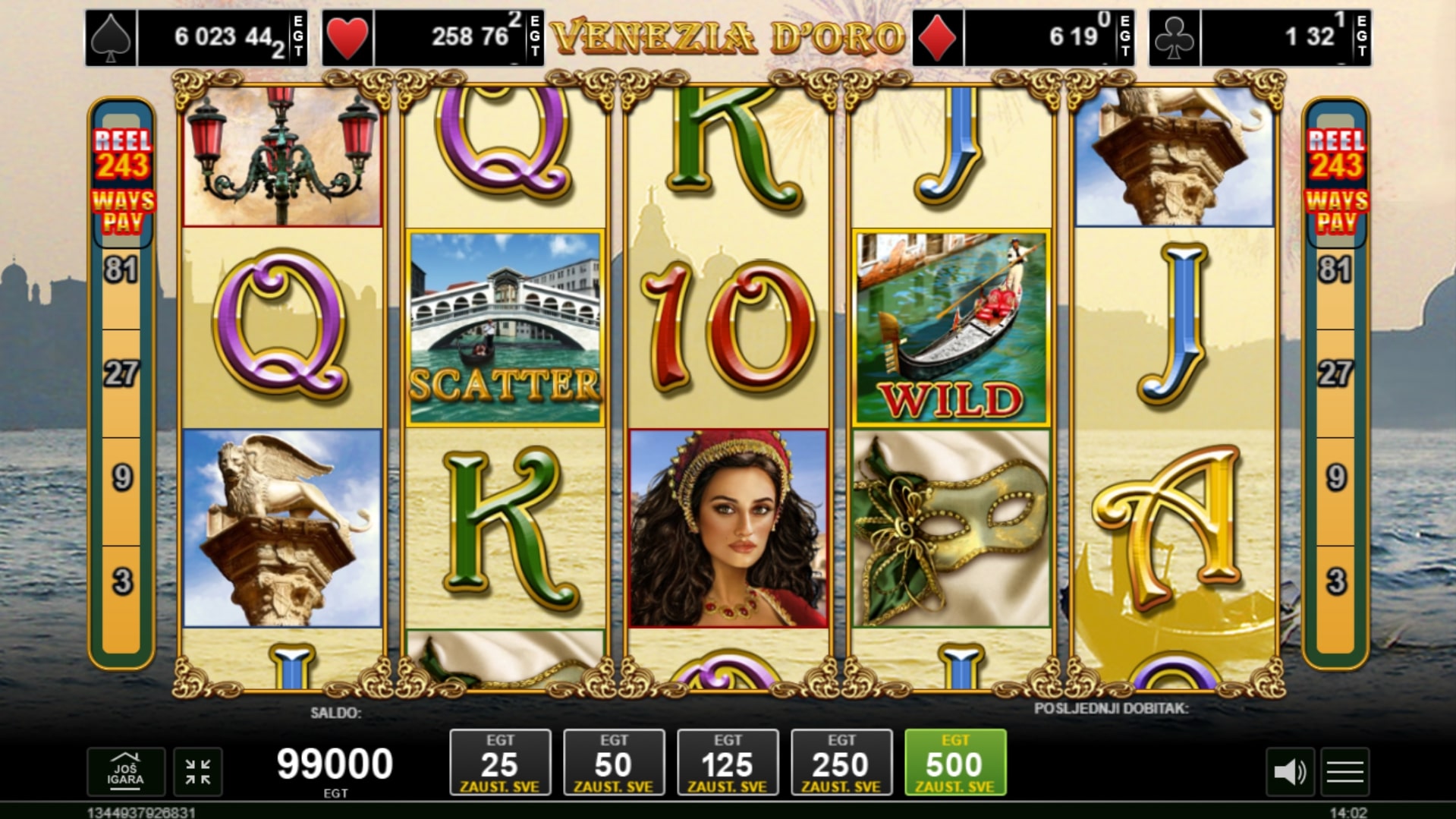Viewport: 1456px width, 819px height.
Task: Open the 'Još igara' more games lobby
Action: point(125,772)
